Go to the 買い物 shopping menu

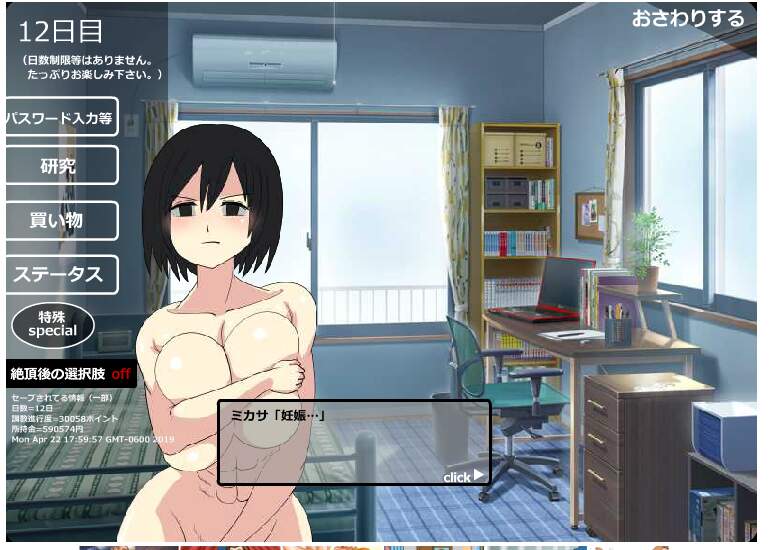tap(61, 221)
